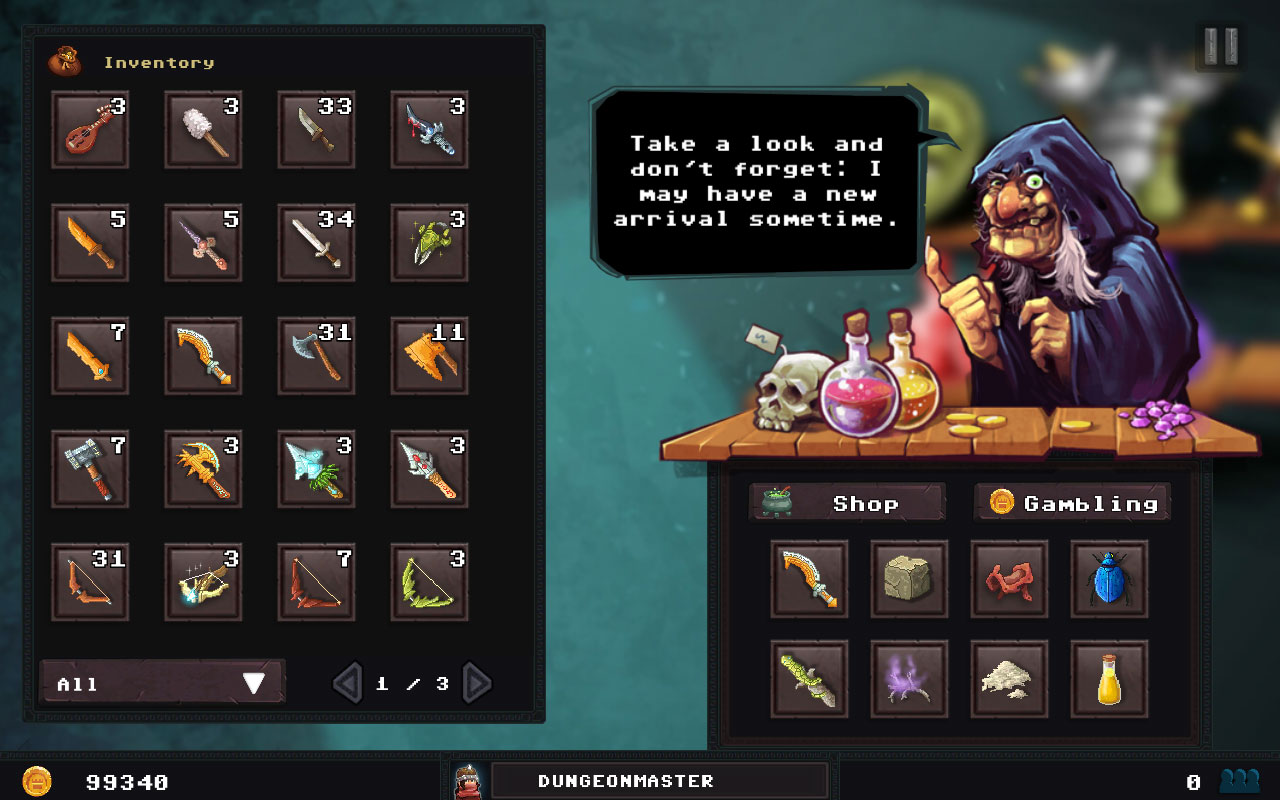Choose the green vine dagger in shop
Image resolution: width=1280 pixels, height=800 pixels.
point(809,679)
